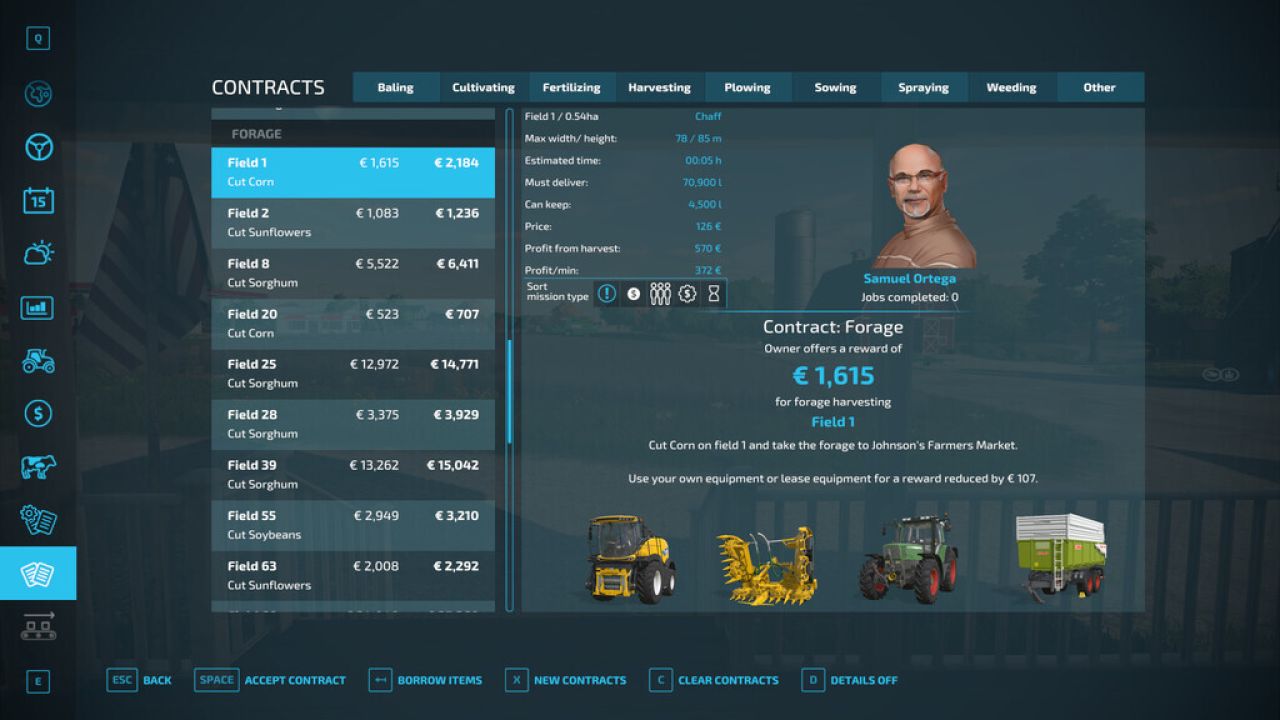Check the weather using the sun-cloud icon
This screenshot has height=720, width=1280.
pyautogui.click(x=38, y=252)
